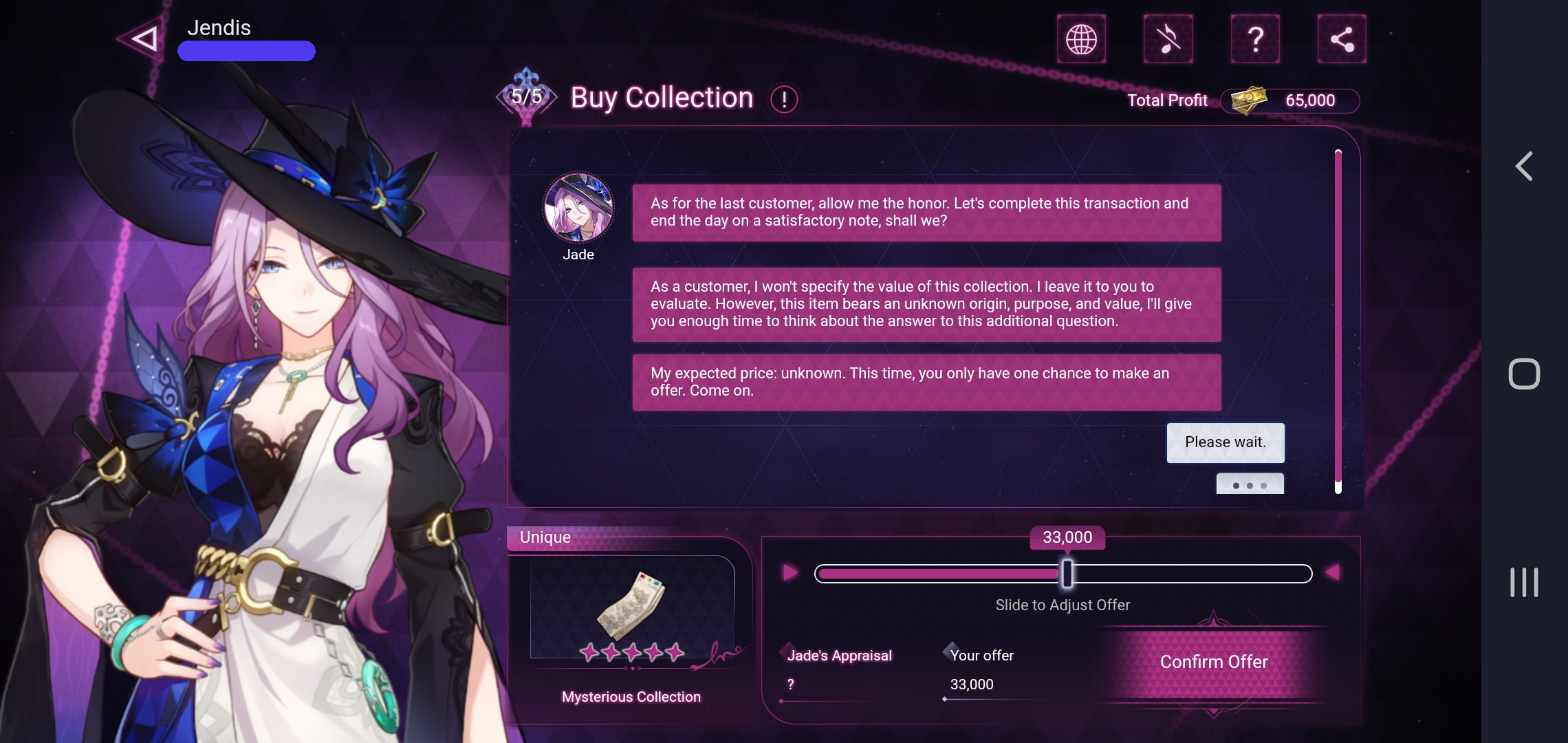
Task: Click the back arrow next to Jendis
Action: (x=142, y=38)
